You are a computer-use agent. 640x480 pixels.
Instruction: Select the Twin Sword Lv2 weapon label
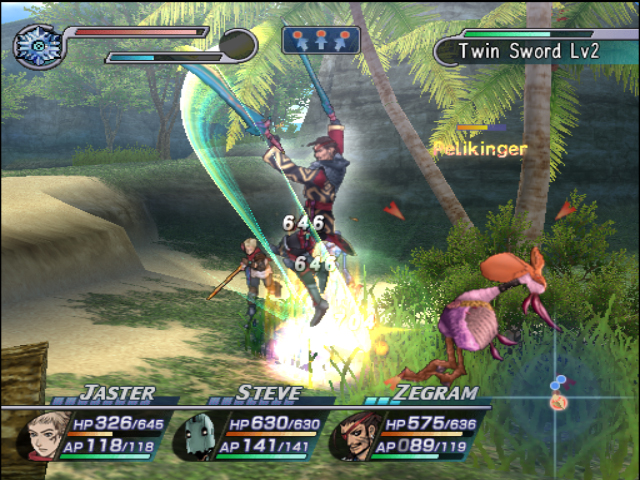(528, 49)
